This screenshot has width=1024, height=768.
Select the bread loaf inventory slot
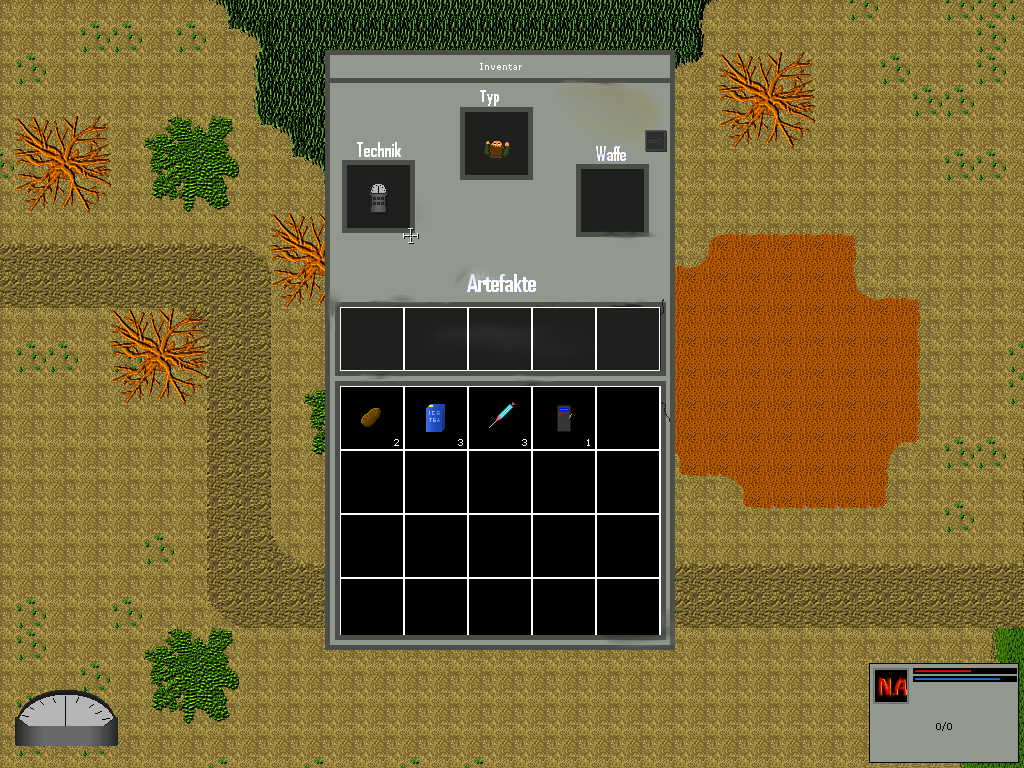[371, 417]
